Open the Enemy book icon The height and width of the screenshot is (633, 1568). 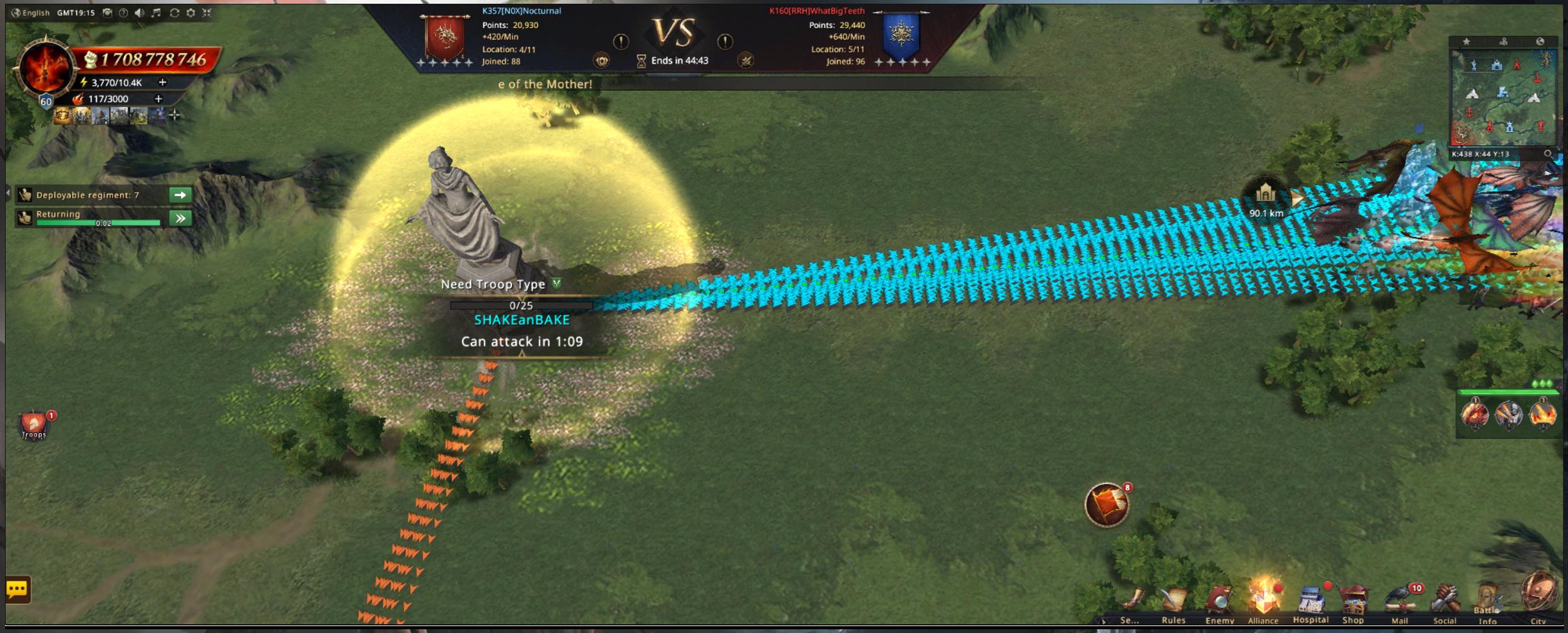[x=1219, y=602]
